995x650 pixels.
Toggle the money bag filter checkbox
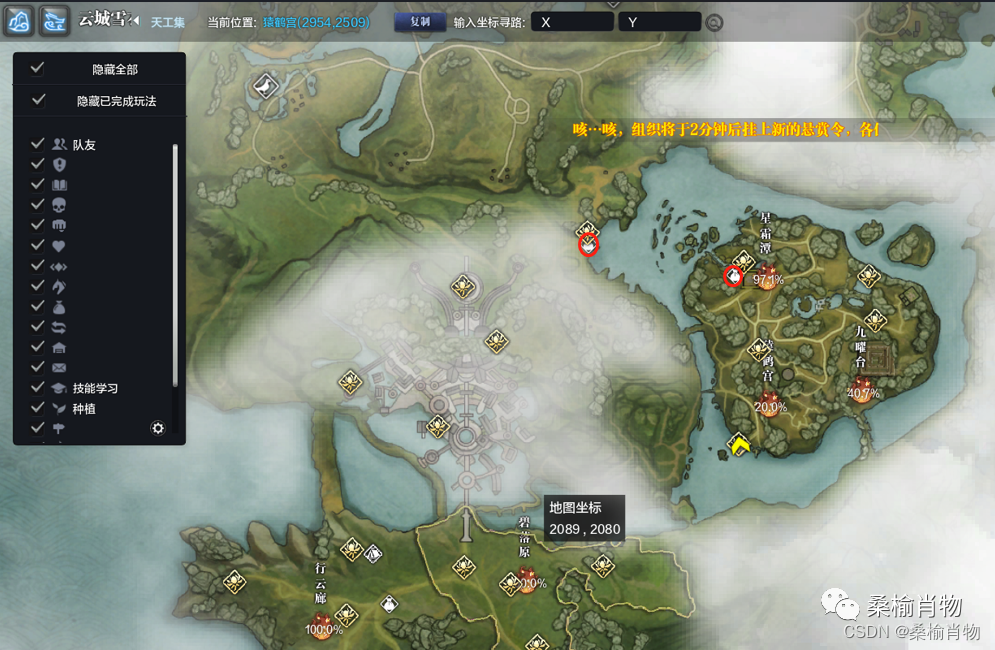(38, 306)
